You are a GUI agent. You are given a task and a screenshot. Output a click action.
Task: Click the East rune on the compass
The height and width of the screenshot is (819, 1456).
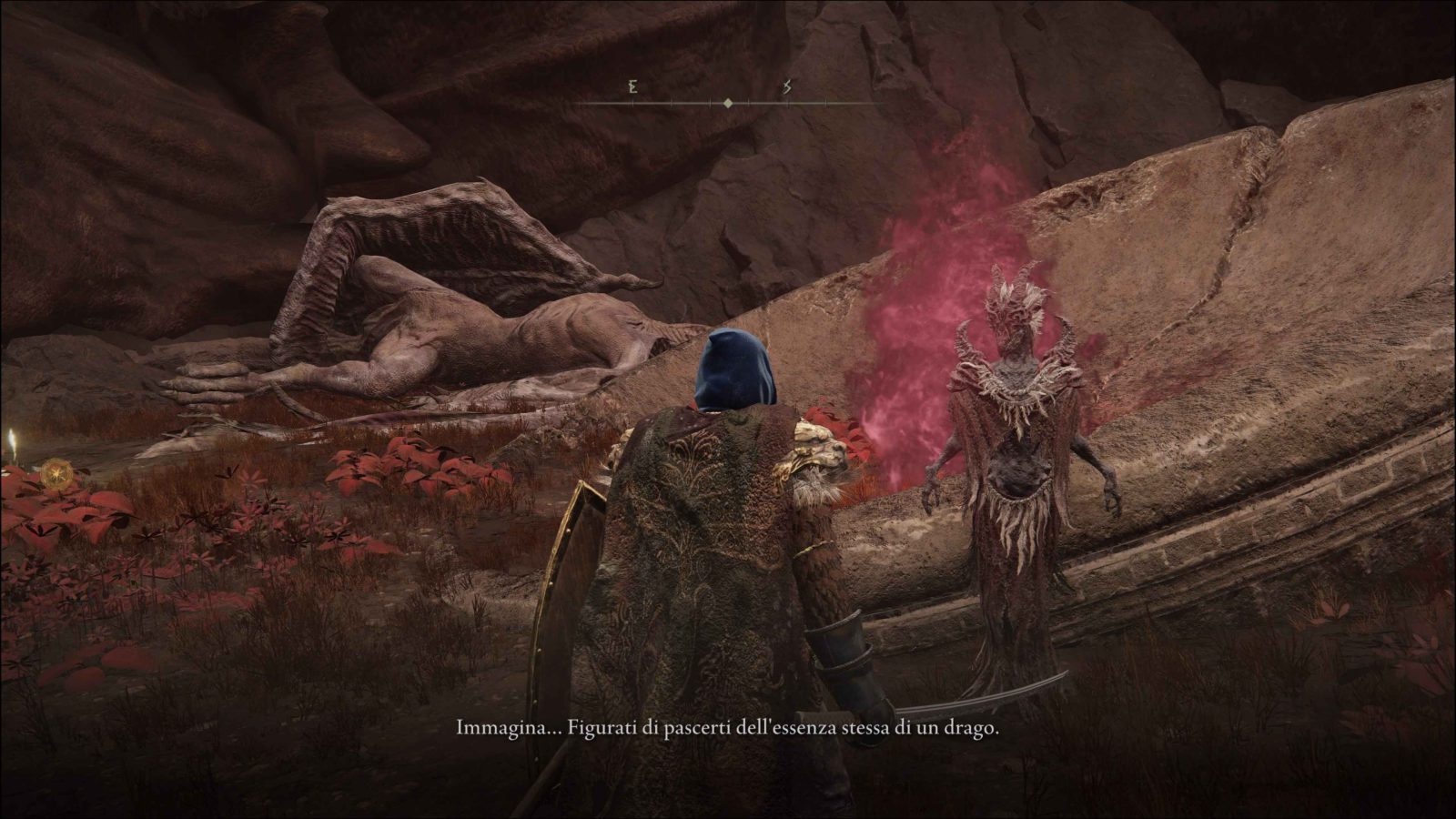[x=632, y=88]
